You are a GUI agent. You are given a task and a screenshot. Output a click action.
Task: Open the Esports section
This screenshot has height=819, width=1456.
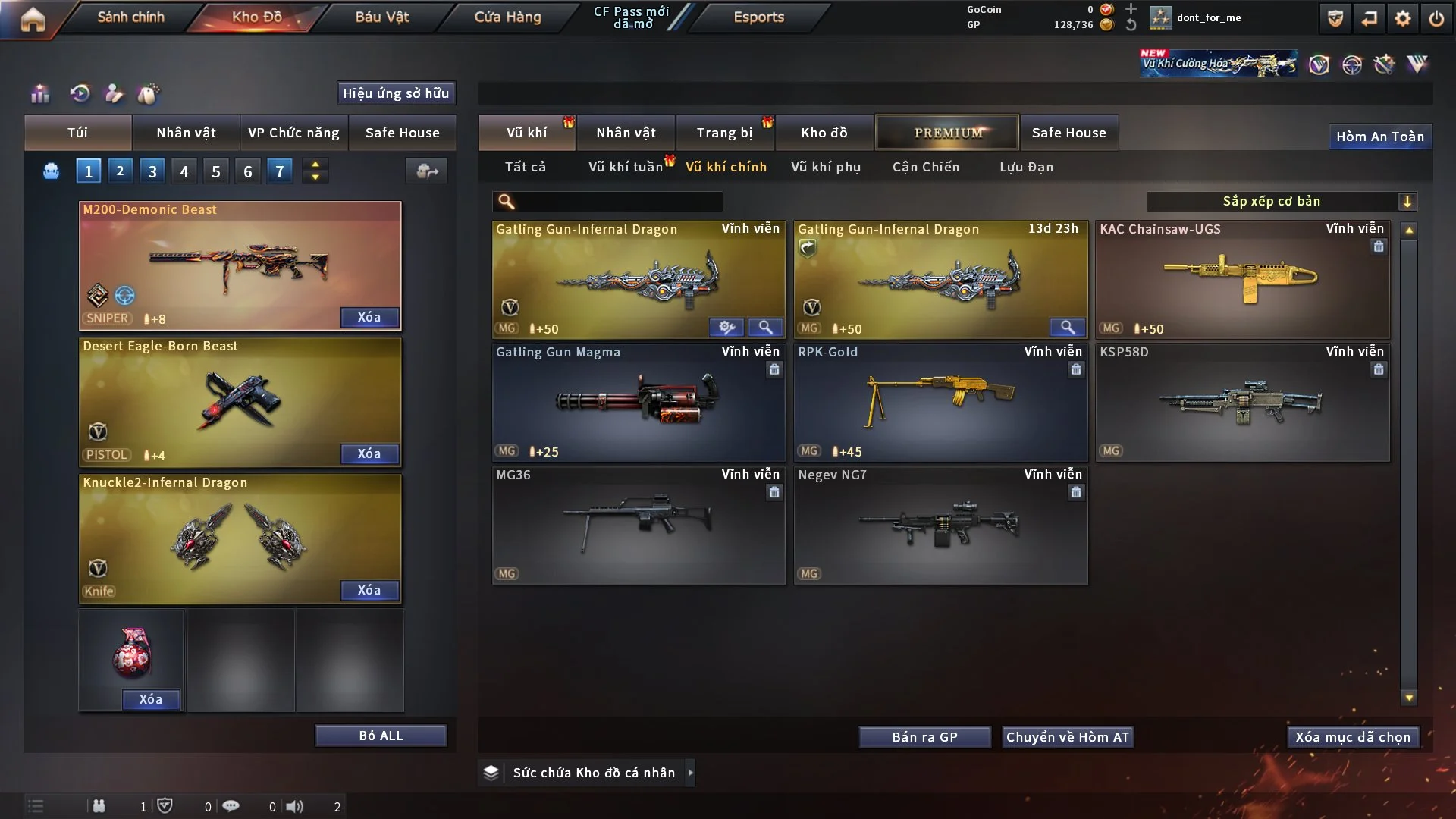758,17
